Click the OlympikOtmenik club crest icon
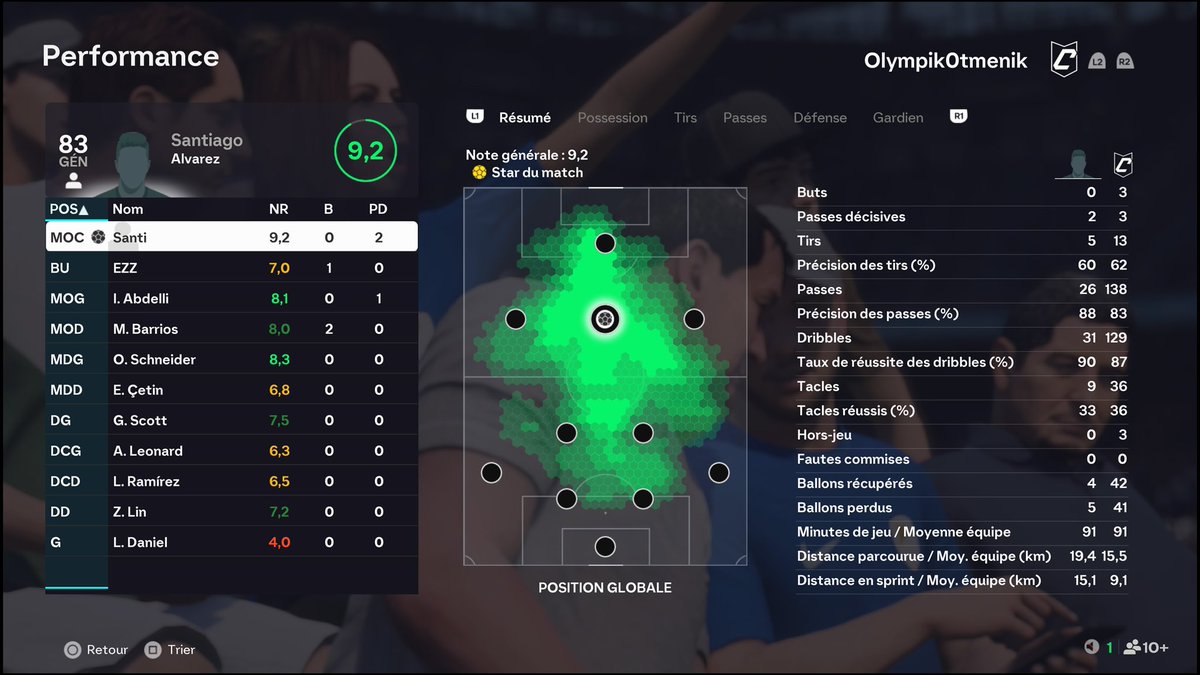This screenshot has width=1200, height=675. click(x=1063, y=60)
